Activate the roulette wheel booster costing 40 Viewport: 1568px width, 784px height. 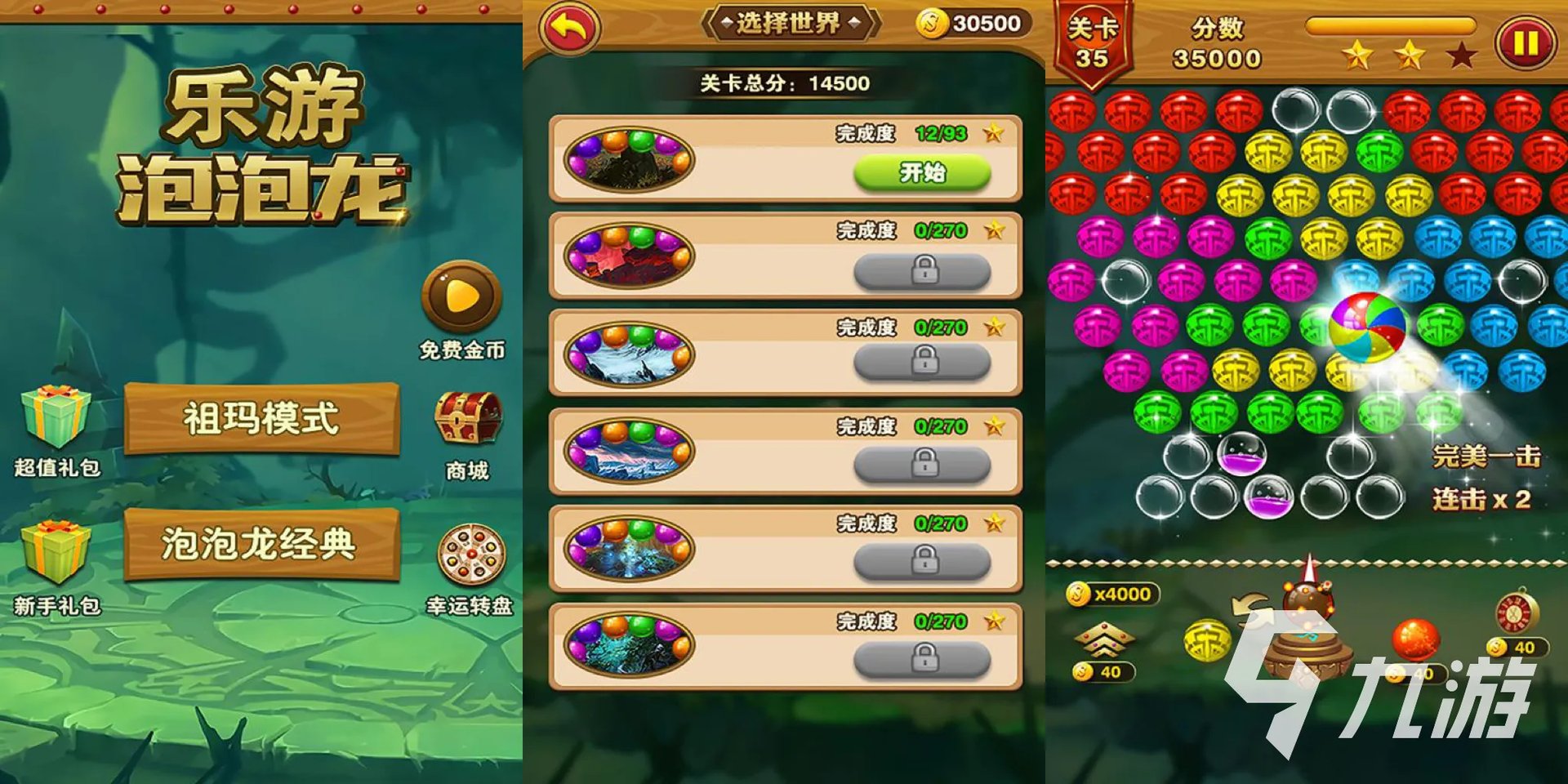1517,612
